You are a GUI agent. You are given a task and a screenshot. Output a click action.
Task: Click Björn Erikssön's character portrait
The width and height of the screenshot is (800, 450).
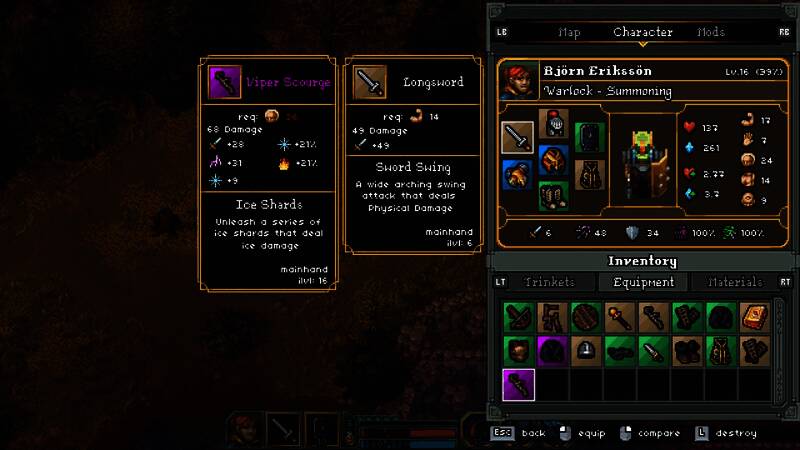click(518, 81)
